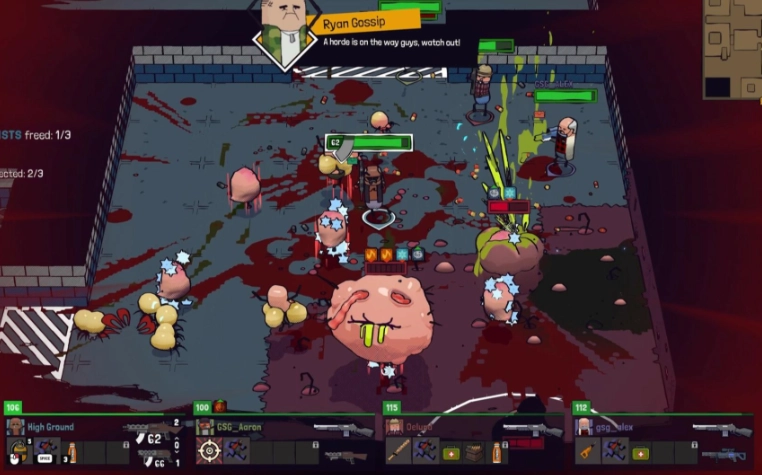Viewport: 762px width, 475px height.
Task: Click gsg_alex's player portrait
Action: [583, 427]
